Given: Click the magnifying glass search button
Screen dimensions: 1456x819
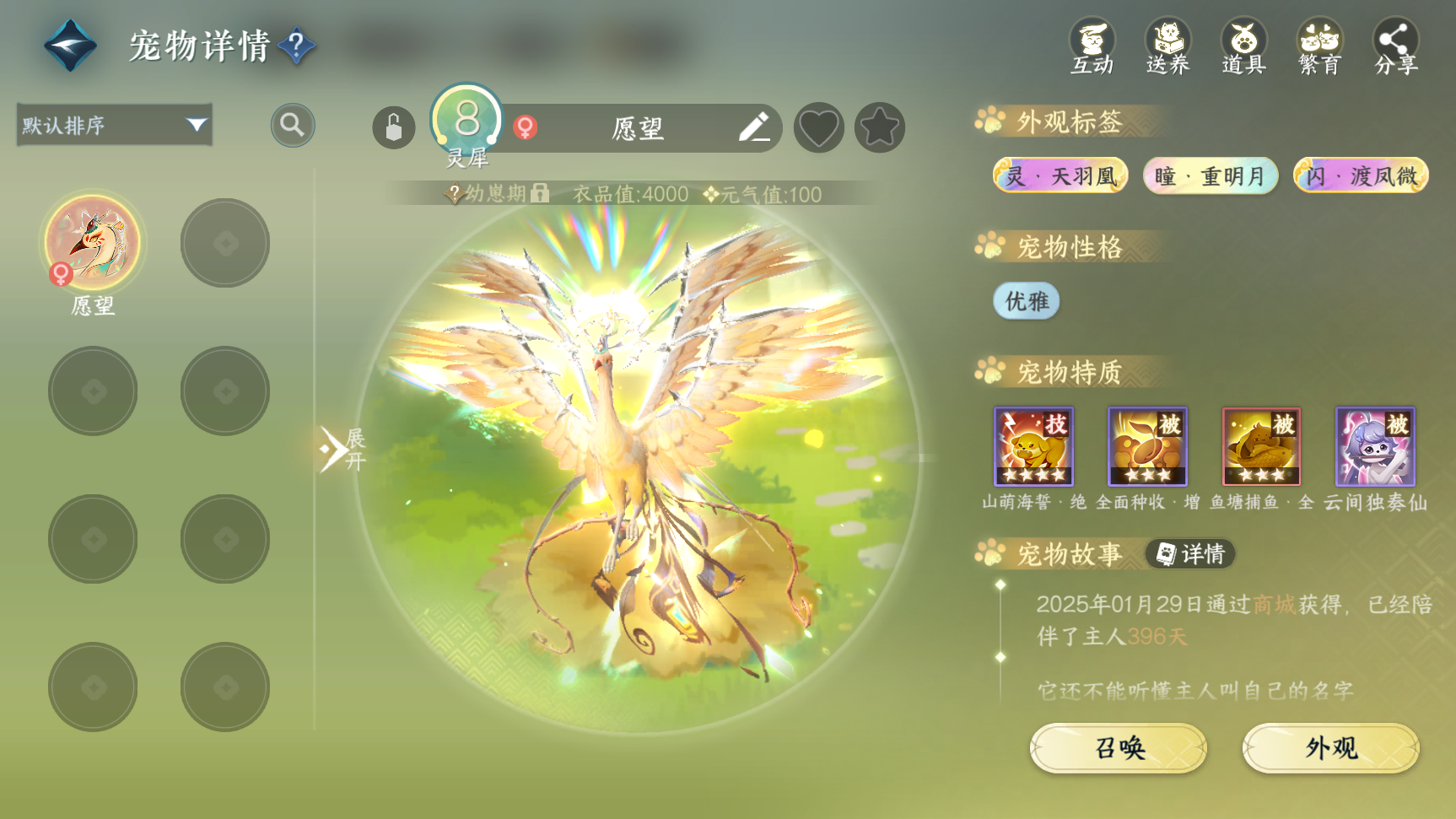Looking at the screenshot, I should 292,126.
